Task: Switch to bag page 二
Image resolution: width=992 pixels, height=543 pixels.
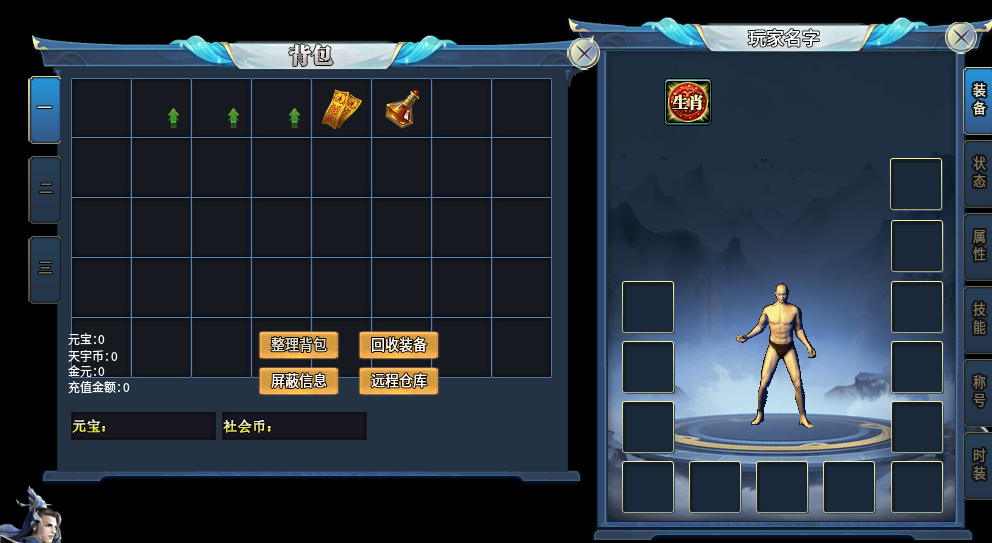Action: (x=45, y=189)
